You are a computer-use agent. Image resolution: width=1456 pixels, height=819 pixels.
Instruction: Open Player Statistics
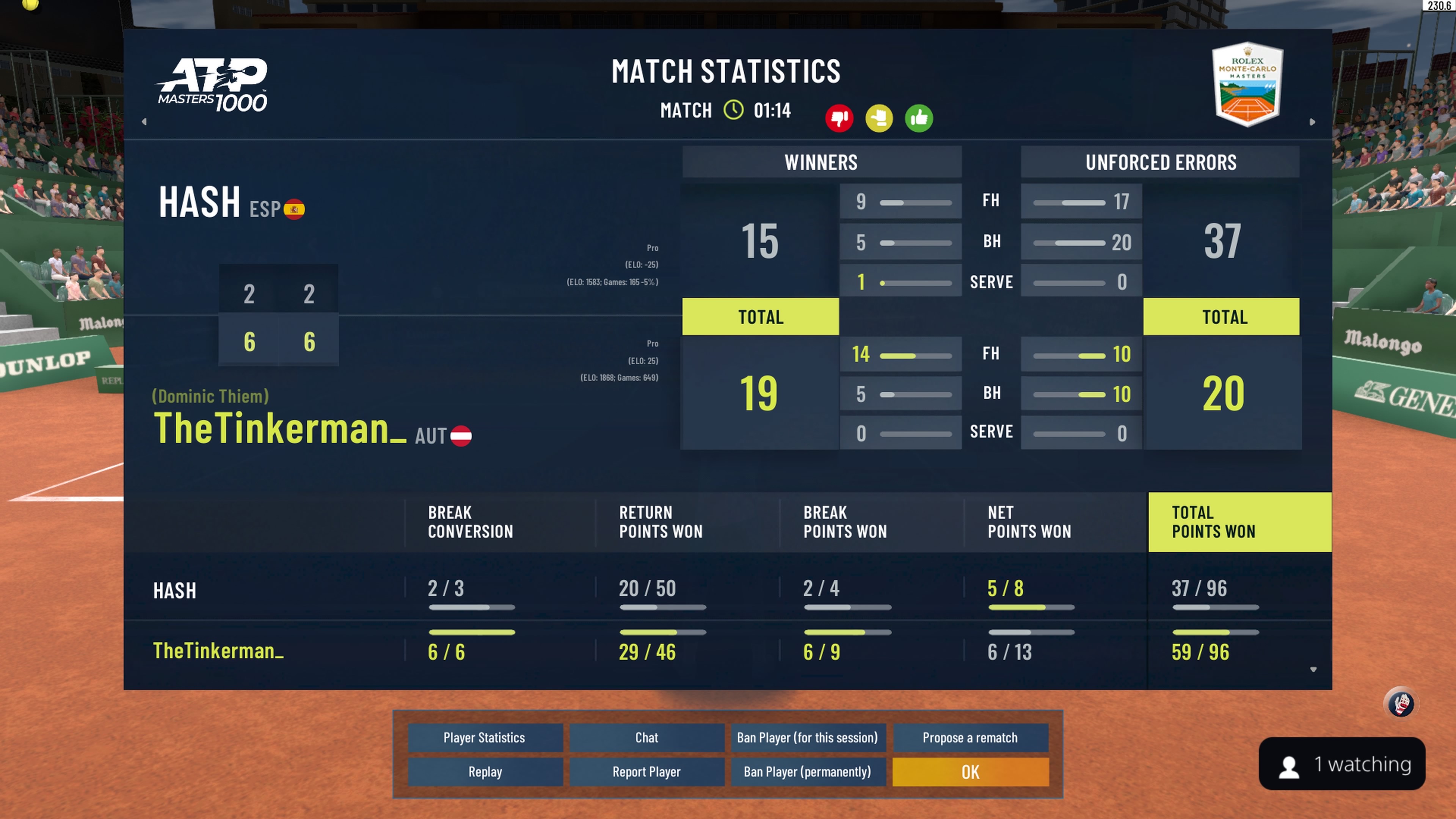click(485, 737)
